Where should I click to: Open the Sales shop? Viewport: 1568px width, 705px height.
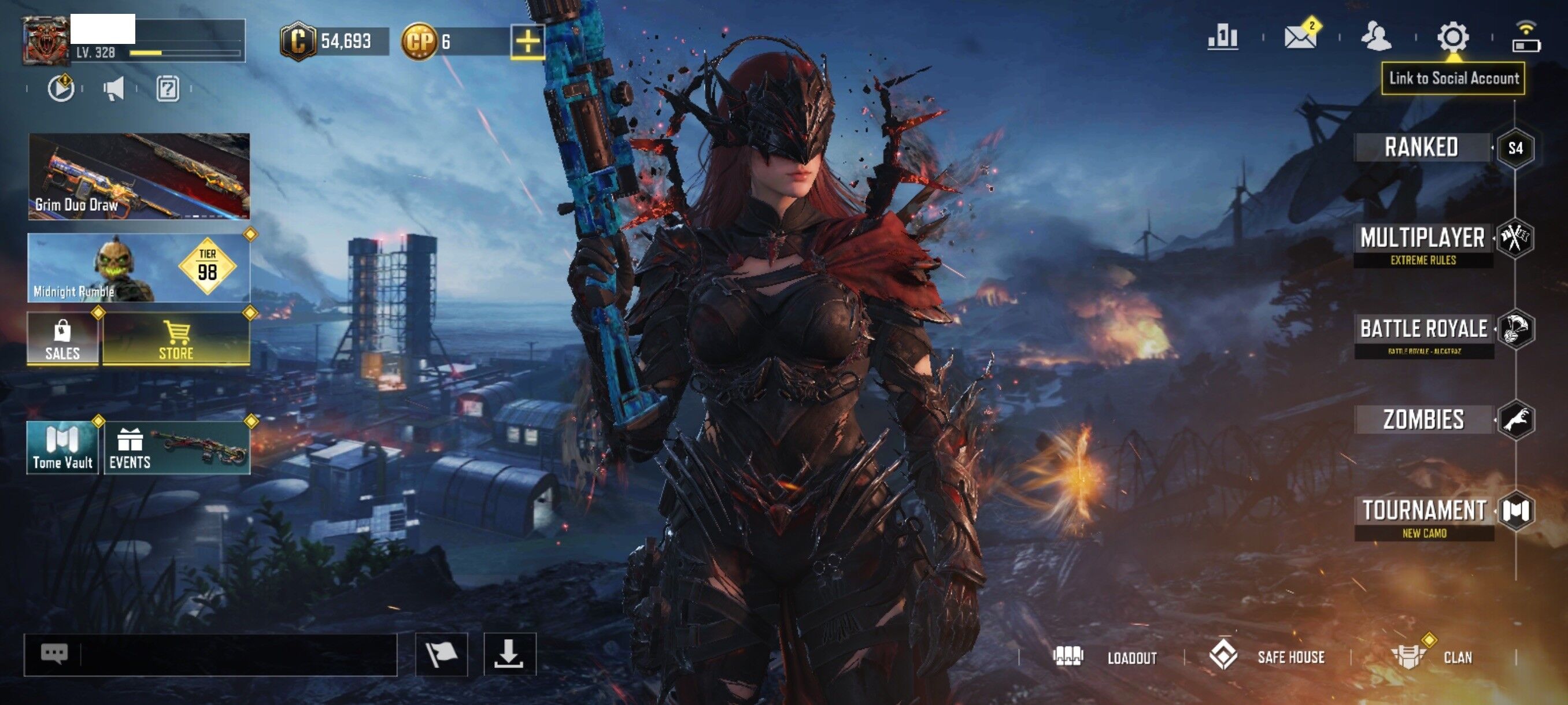pyautogui.click(x=62, y=339)
